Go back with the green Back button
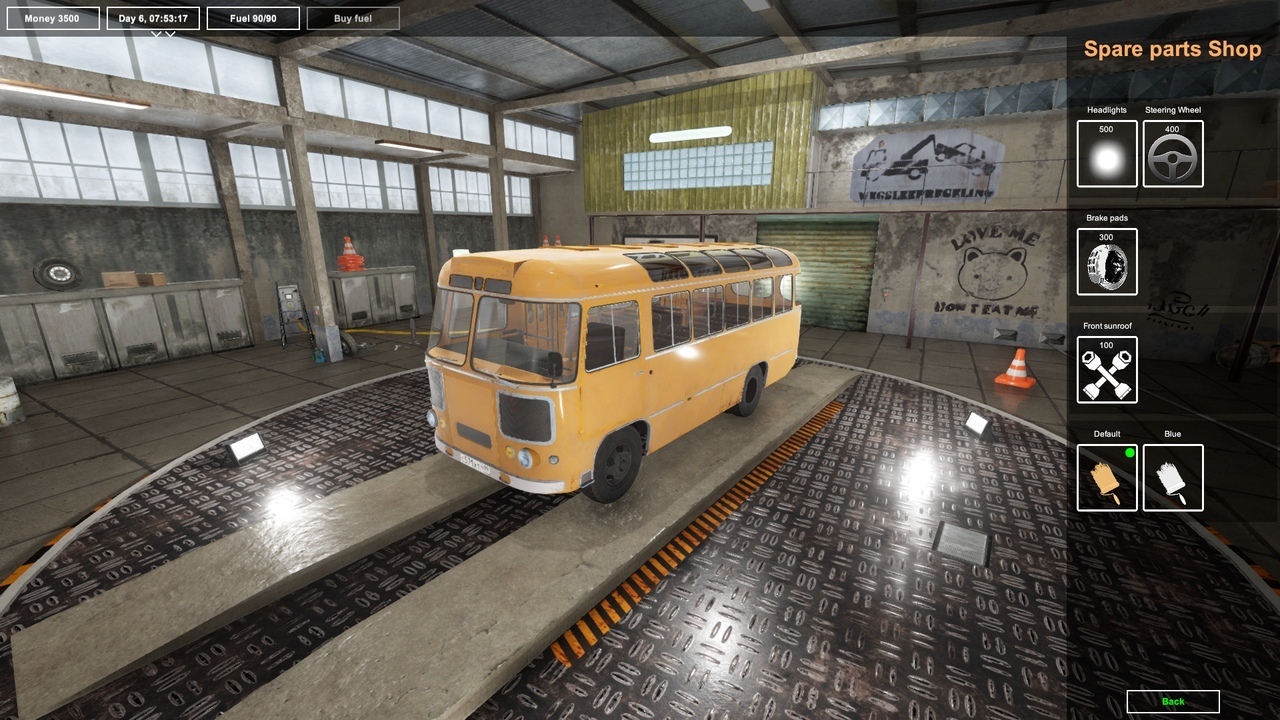The height and width of the screenshot is (720, 1280). pyautogui.click(x=1173, y=701)
